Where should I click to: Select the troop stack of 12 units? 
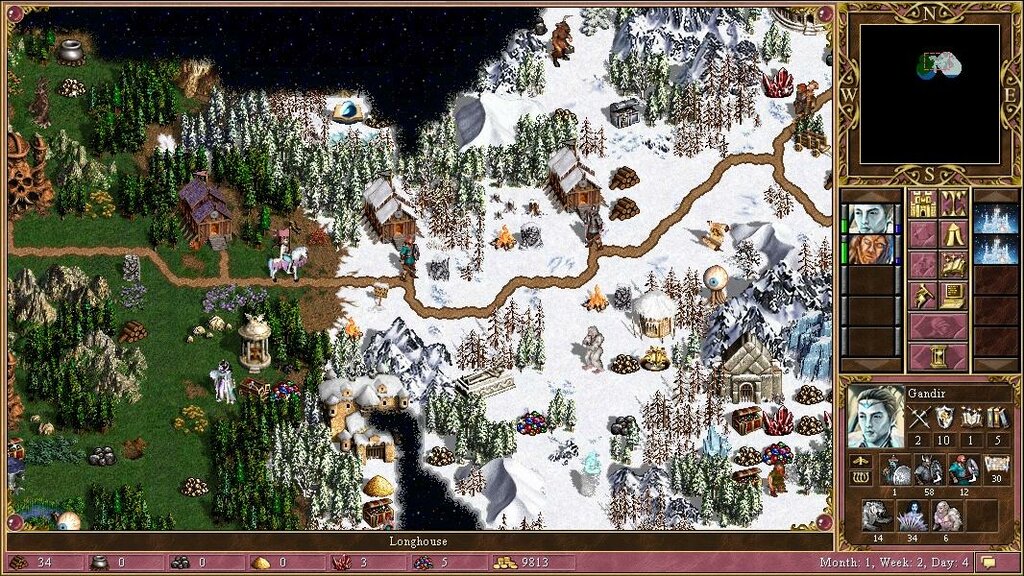[962, 469]
